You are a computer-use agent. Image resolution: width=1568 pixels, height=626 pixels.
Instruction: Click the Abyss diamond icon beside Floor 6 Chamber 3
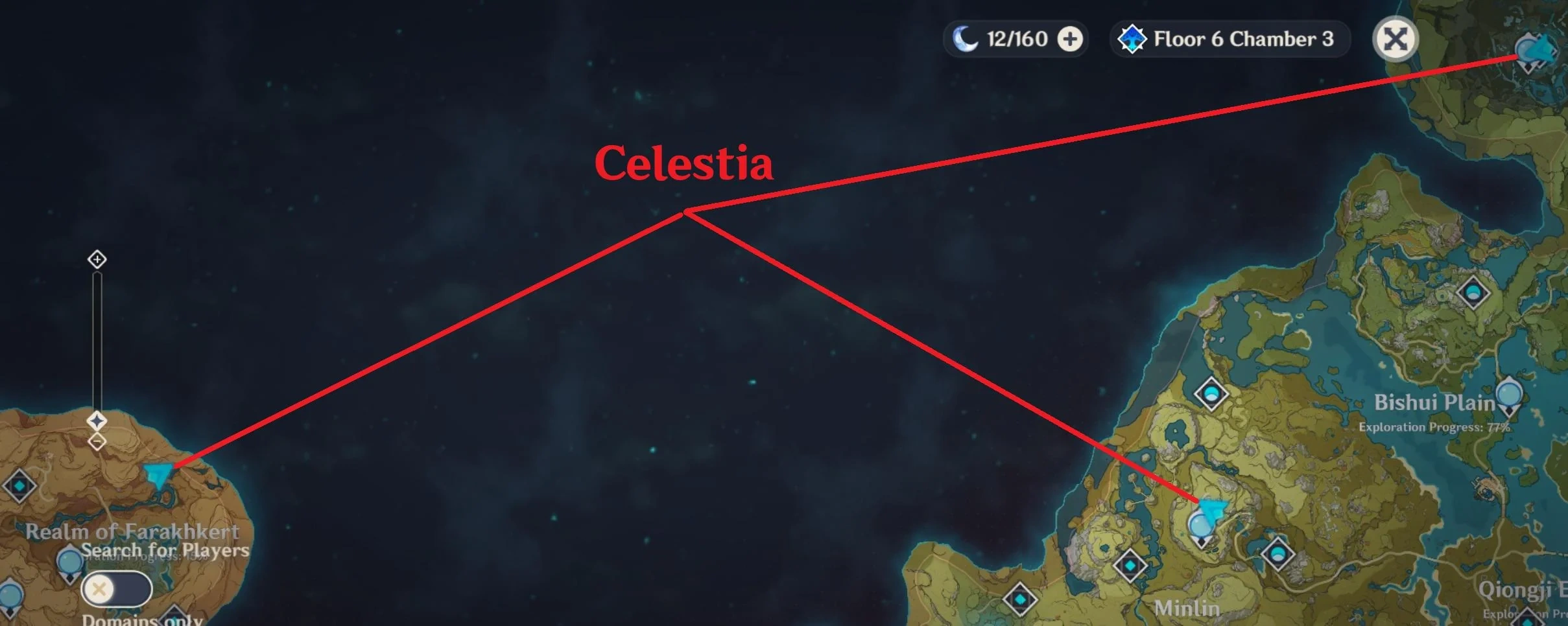click(x=1132, y=38)
